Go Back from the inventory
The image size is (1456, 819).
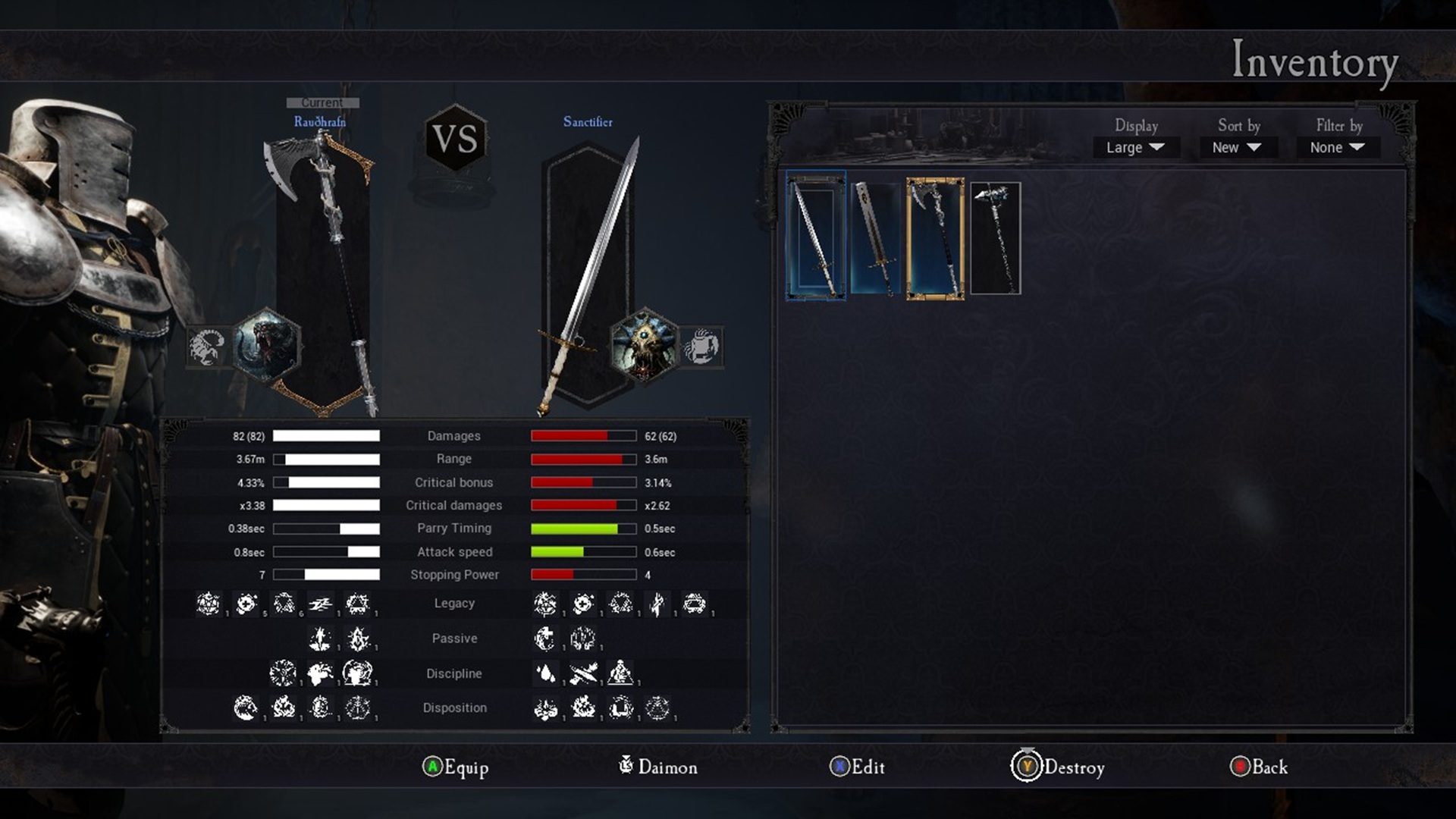pyautogui.click(x=1259, y=767)
